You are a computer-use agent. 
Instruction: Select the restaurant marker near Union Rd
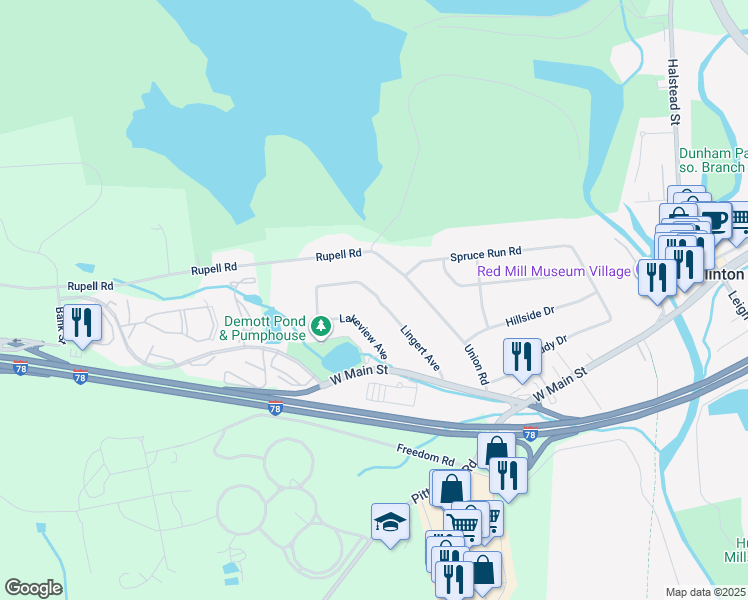pos(522,357)
